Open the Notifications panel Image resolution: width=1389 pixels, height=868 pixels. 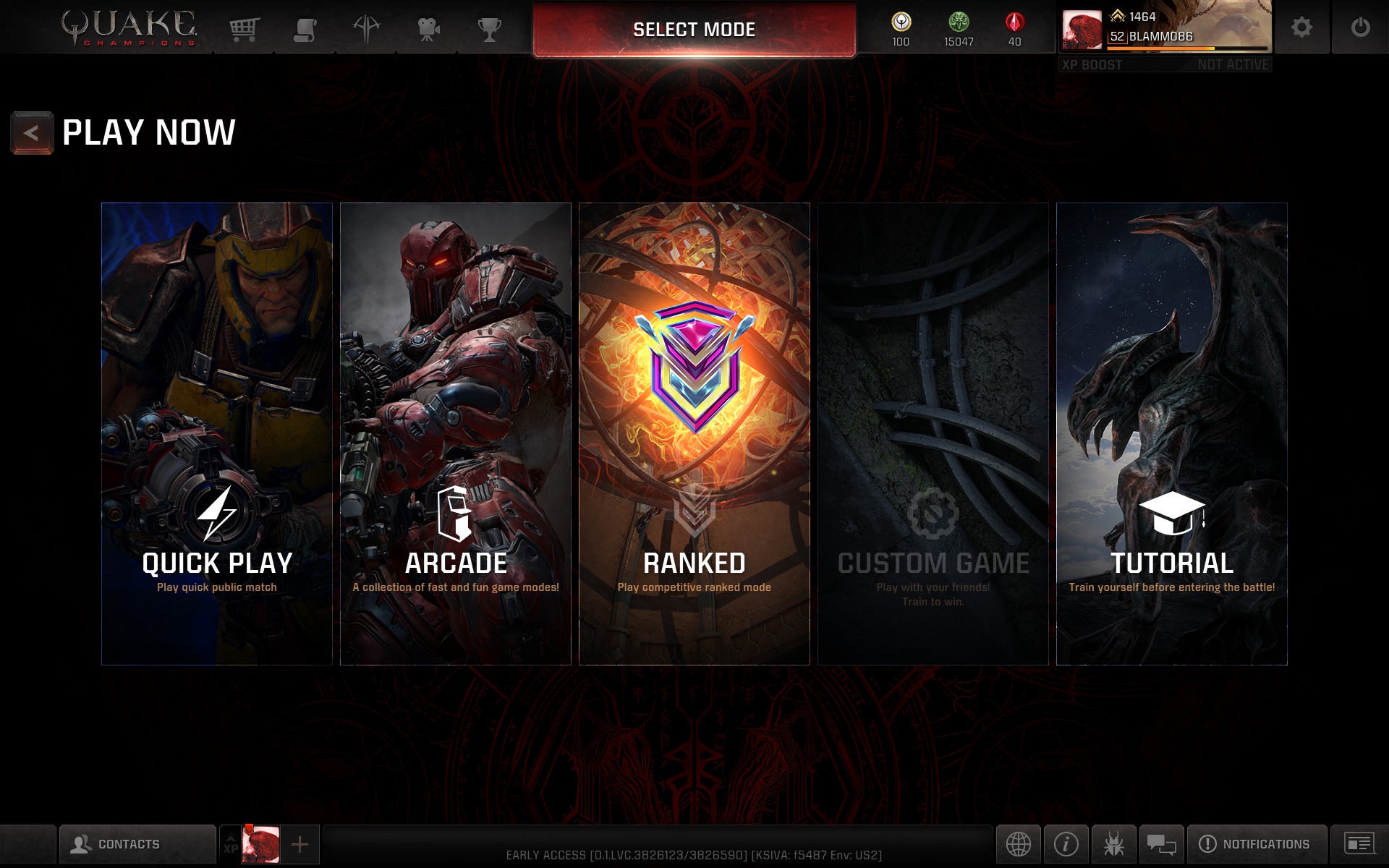(x=1257, y=844)
